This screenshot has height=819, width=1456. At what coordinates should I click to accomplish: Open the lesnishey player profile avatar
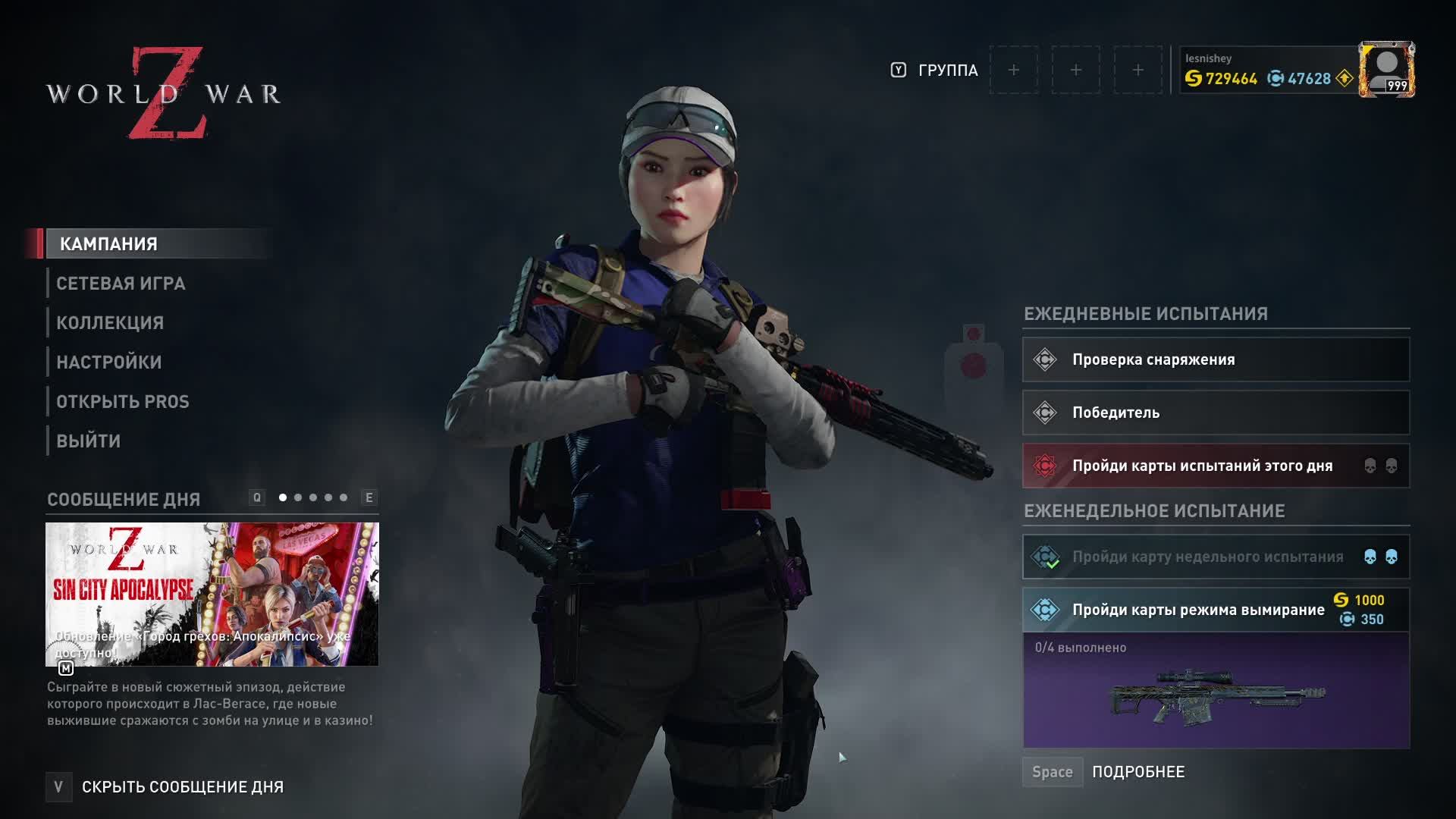1386,70
